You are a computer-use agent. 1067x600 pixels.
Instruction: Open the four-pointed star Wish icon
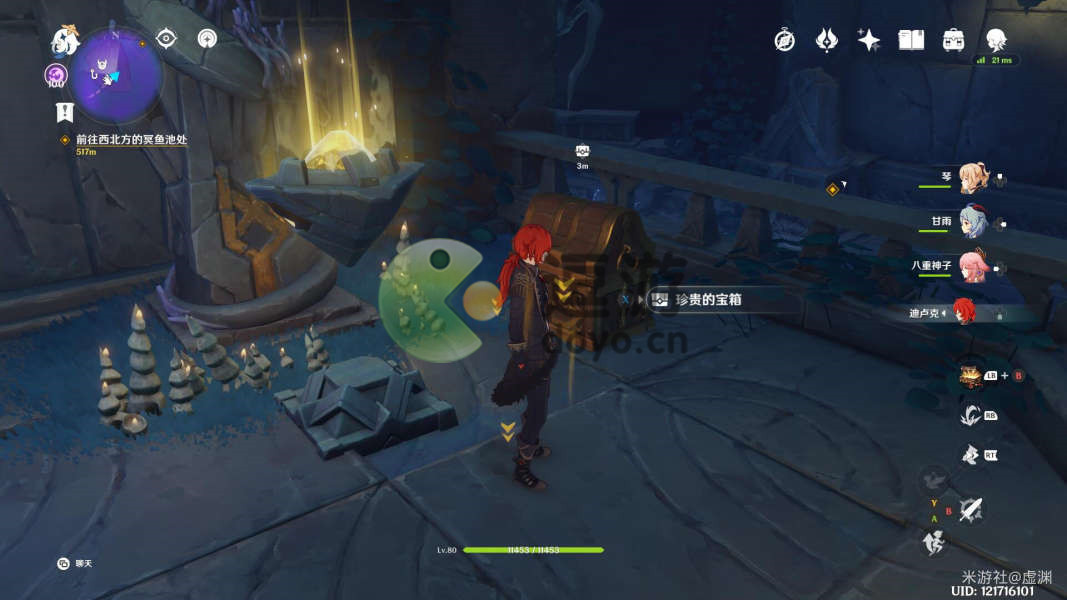(869, 40)
